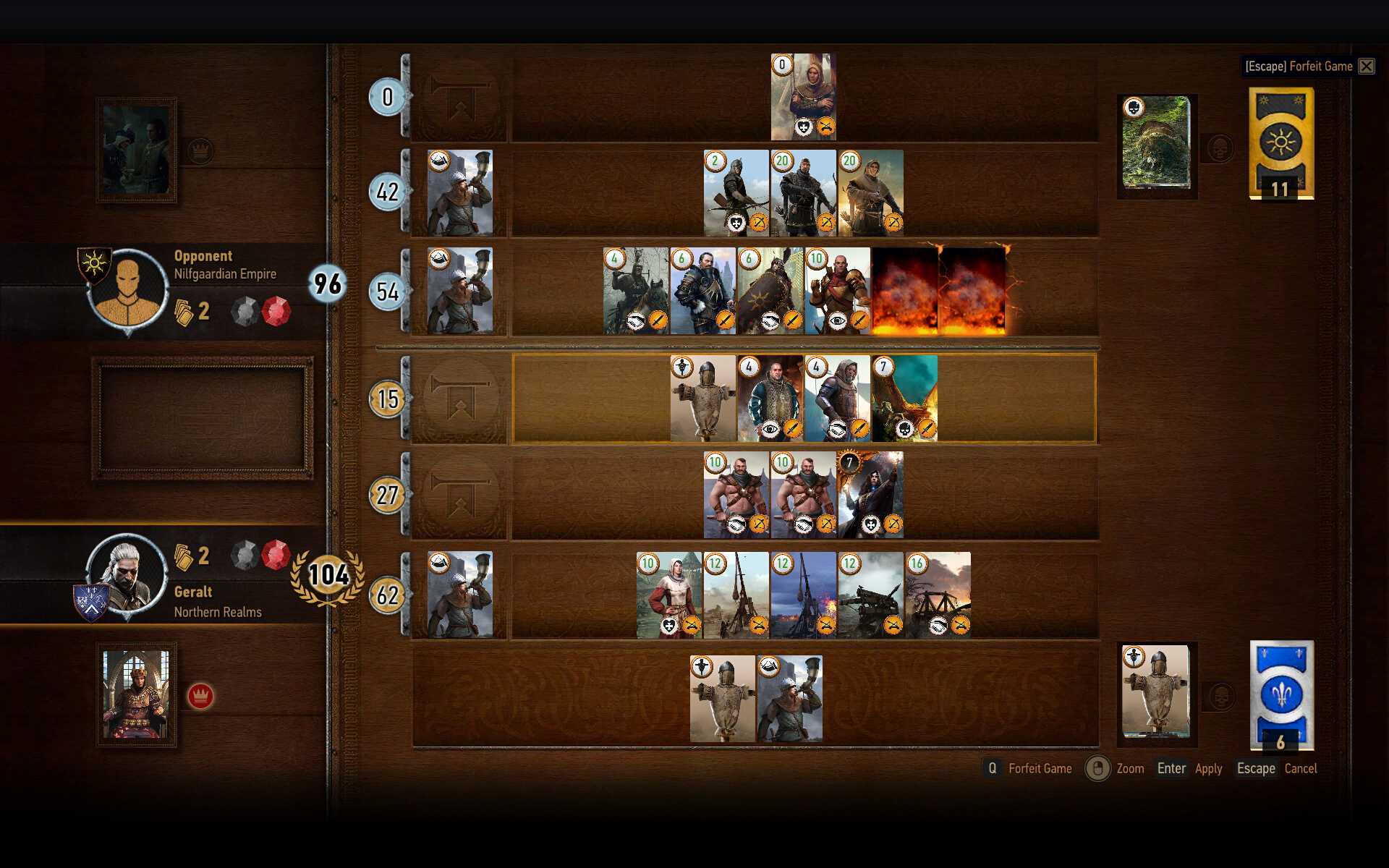Close the match with the Forfeit Game X
1389x868 pixels.
1366,67
